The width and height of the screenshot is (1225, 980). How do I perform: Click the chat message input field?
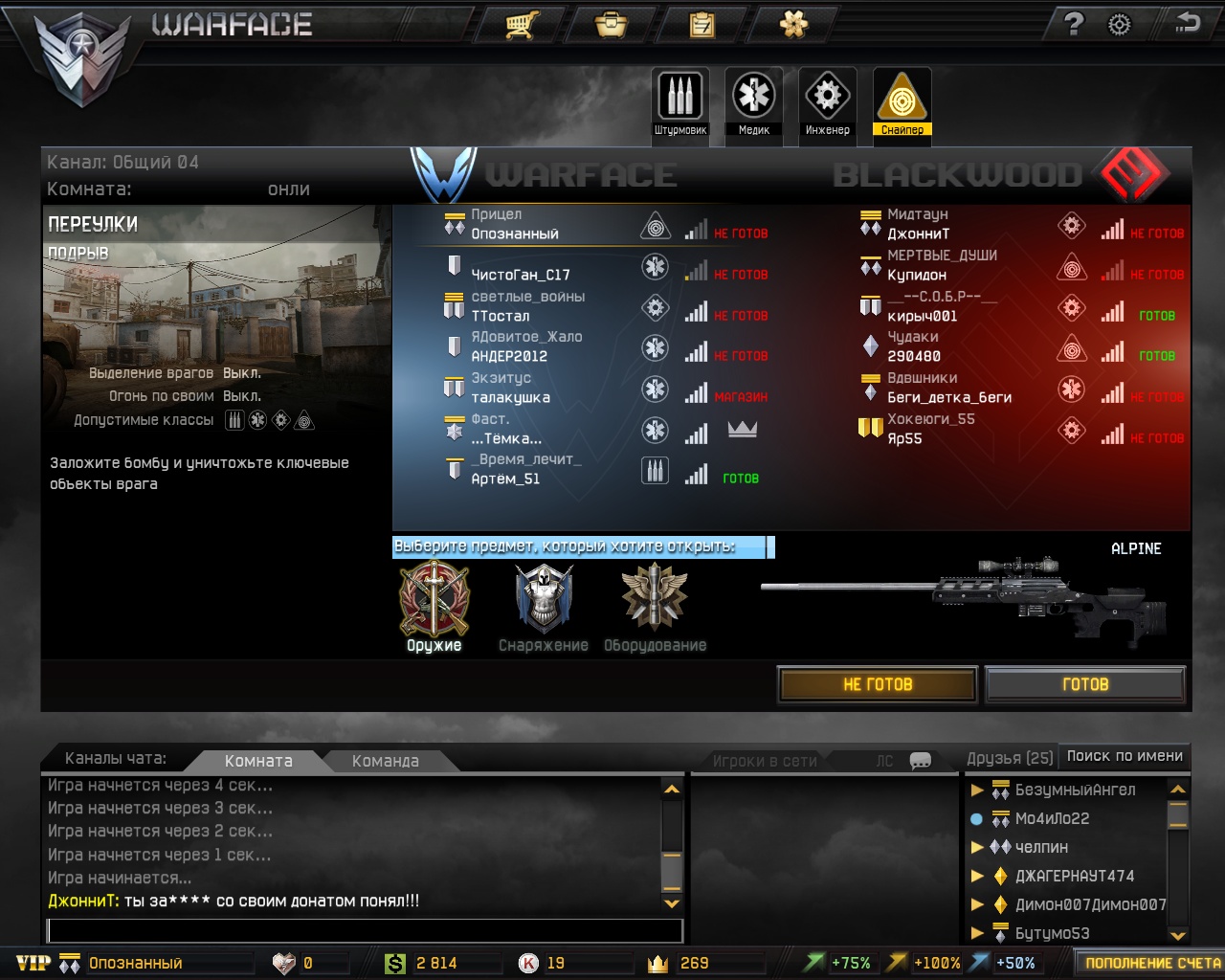(x=365, y=930)
